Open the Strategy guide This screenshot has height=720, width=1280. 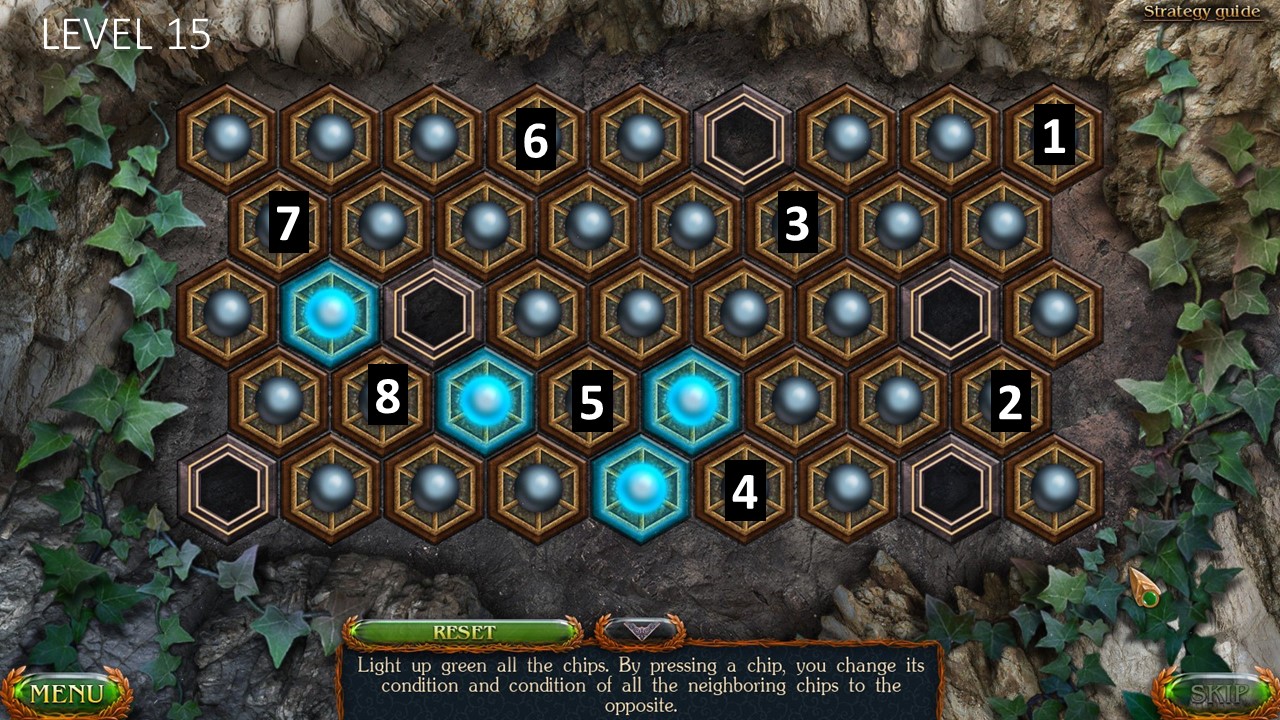click(1202, 12)
